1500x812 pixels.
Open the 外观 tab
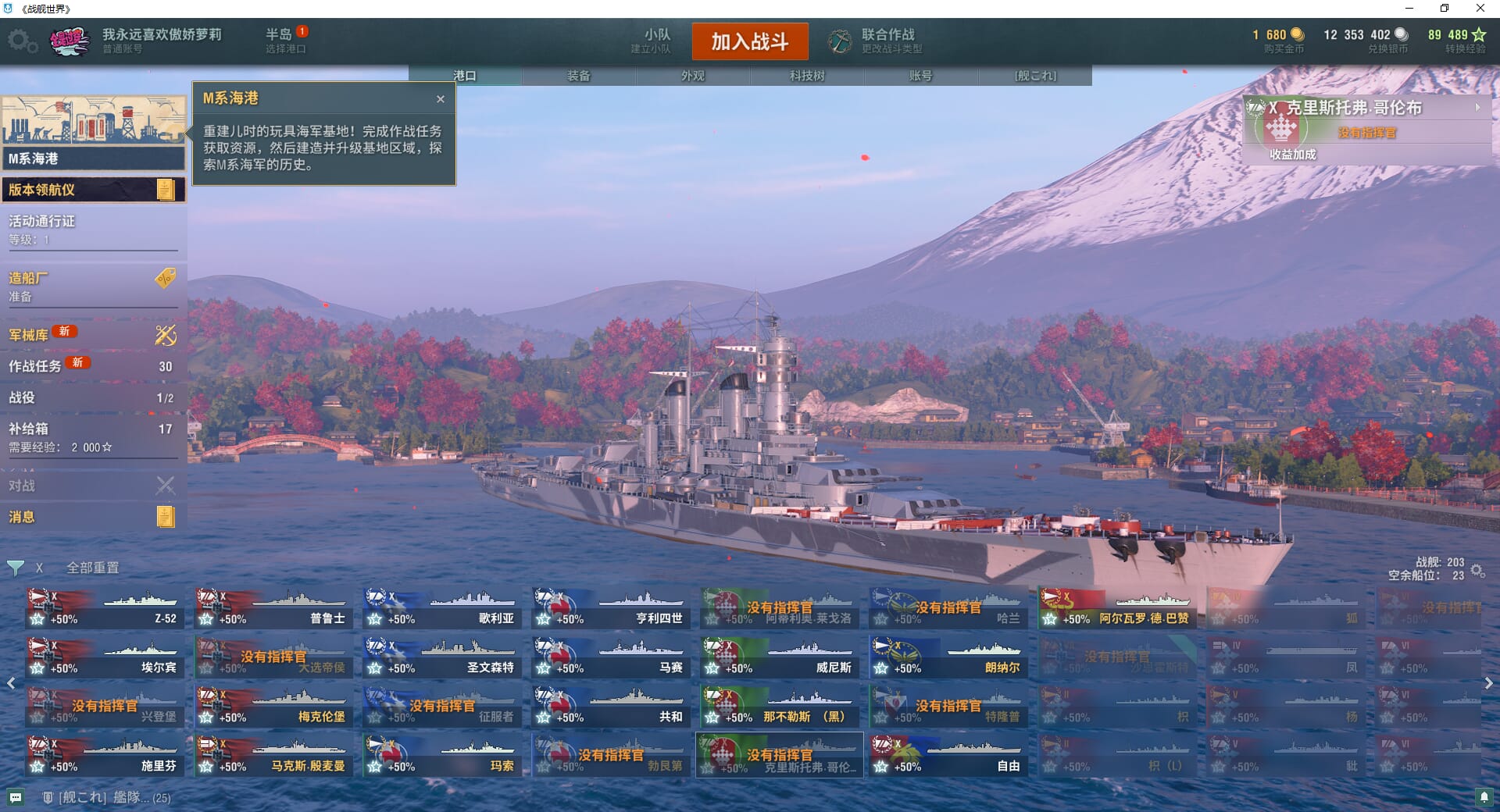point(693,76)
